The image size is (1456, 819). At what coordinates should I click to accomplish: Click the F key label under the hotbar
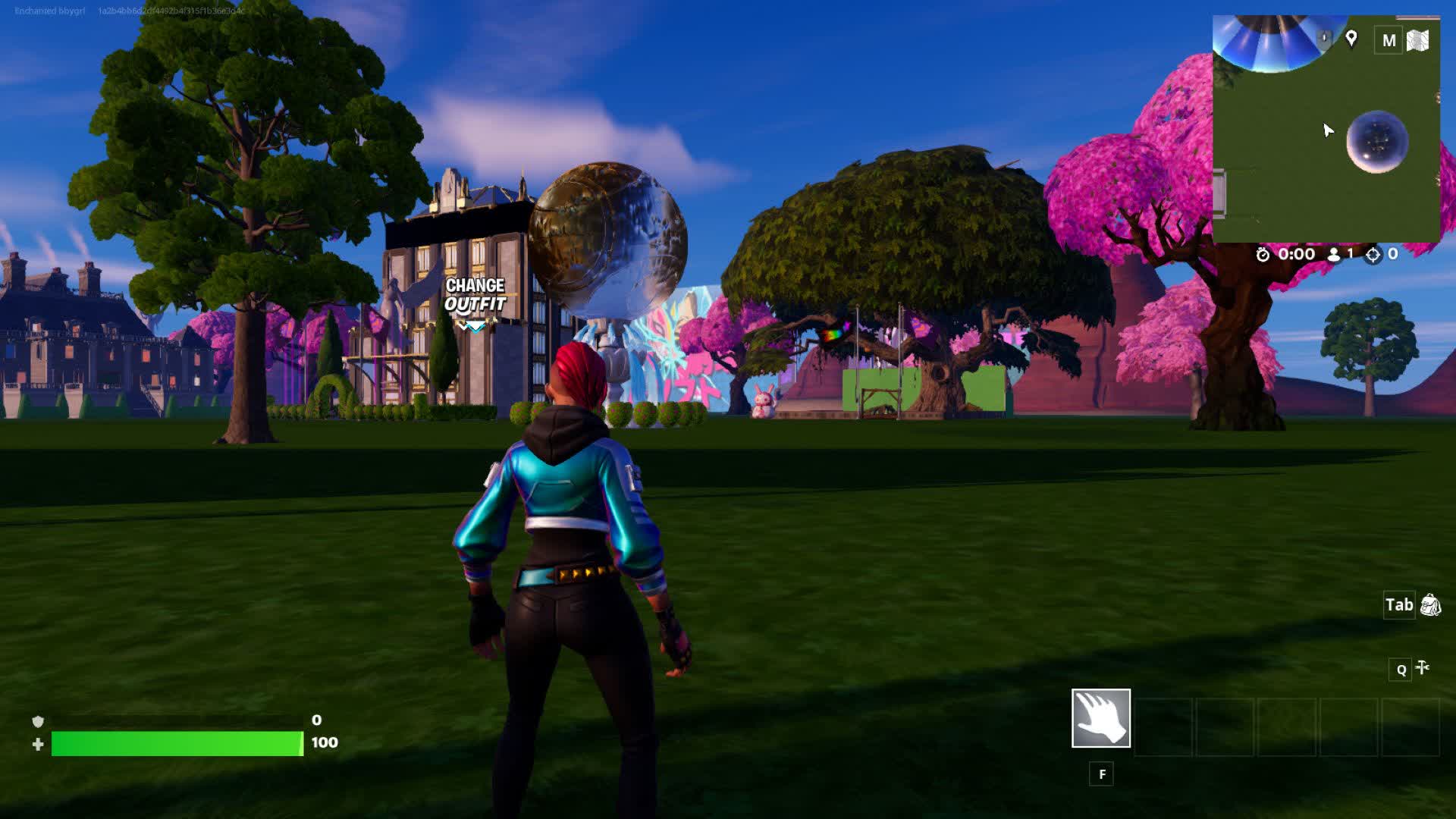click(1101, 773)
